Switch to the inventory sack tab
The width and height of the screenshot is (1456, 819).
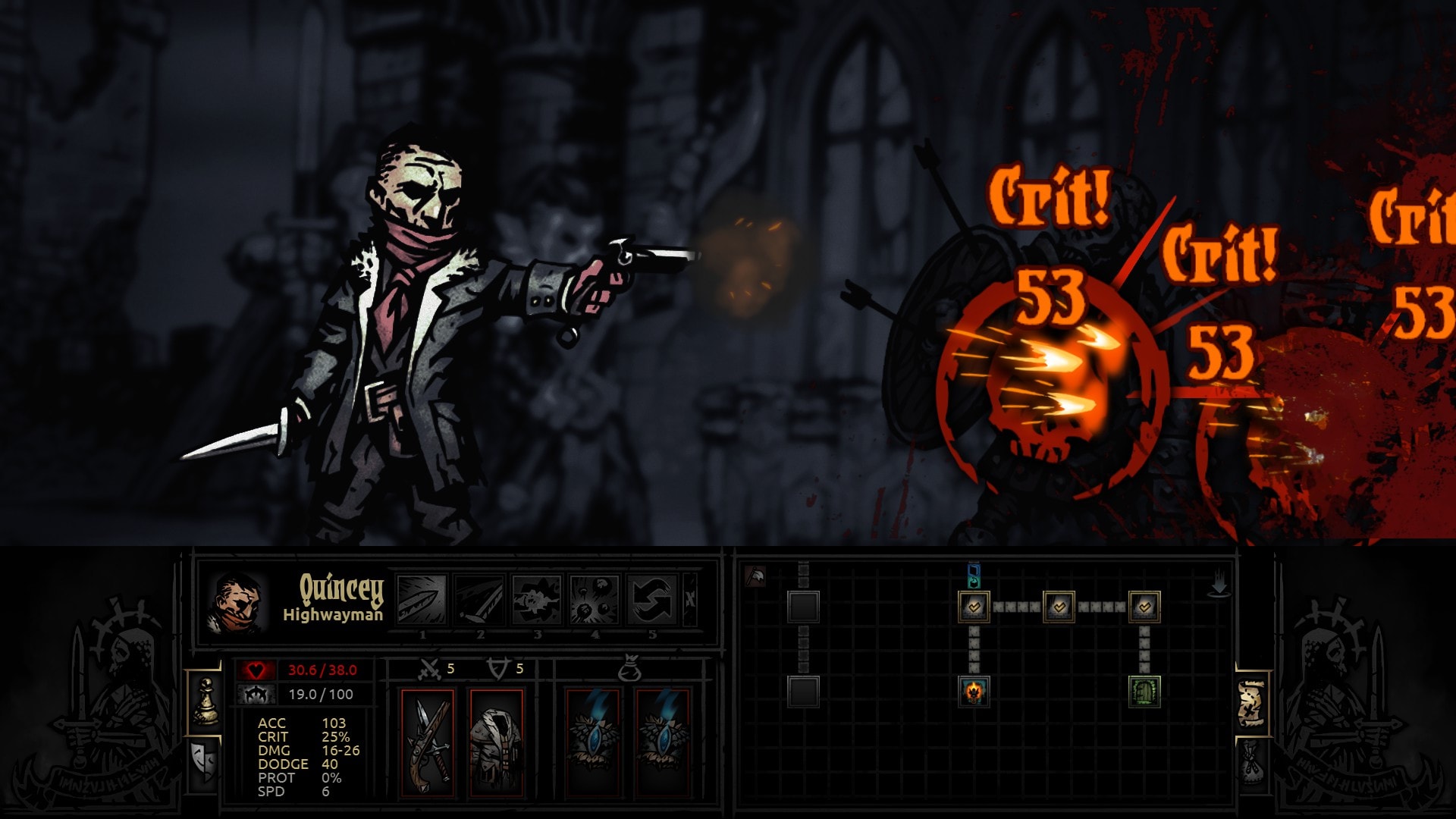1251,762
